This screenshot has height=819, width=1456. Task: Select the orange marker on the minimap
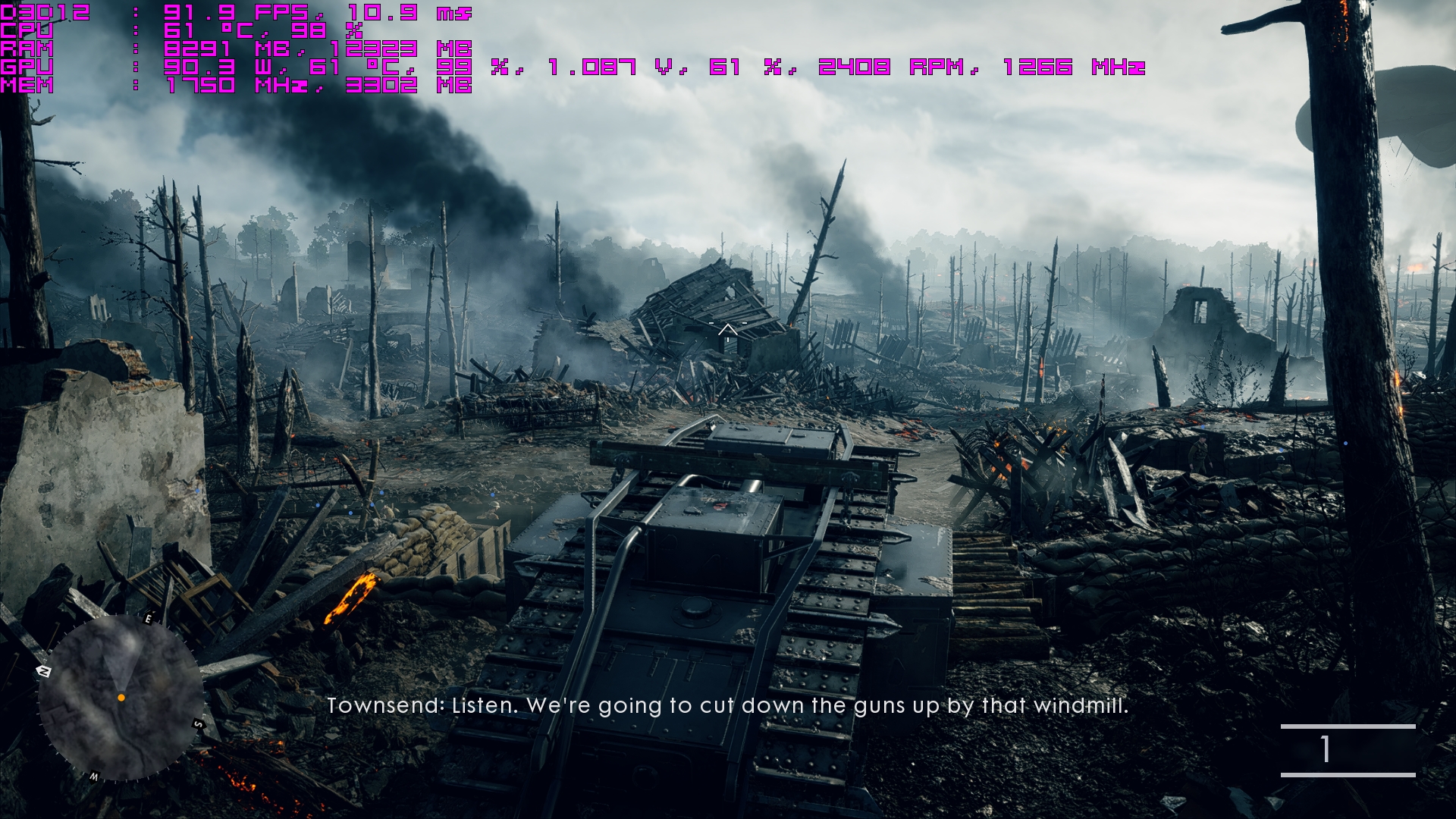(x=121, y=697)
